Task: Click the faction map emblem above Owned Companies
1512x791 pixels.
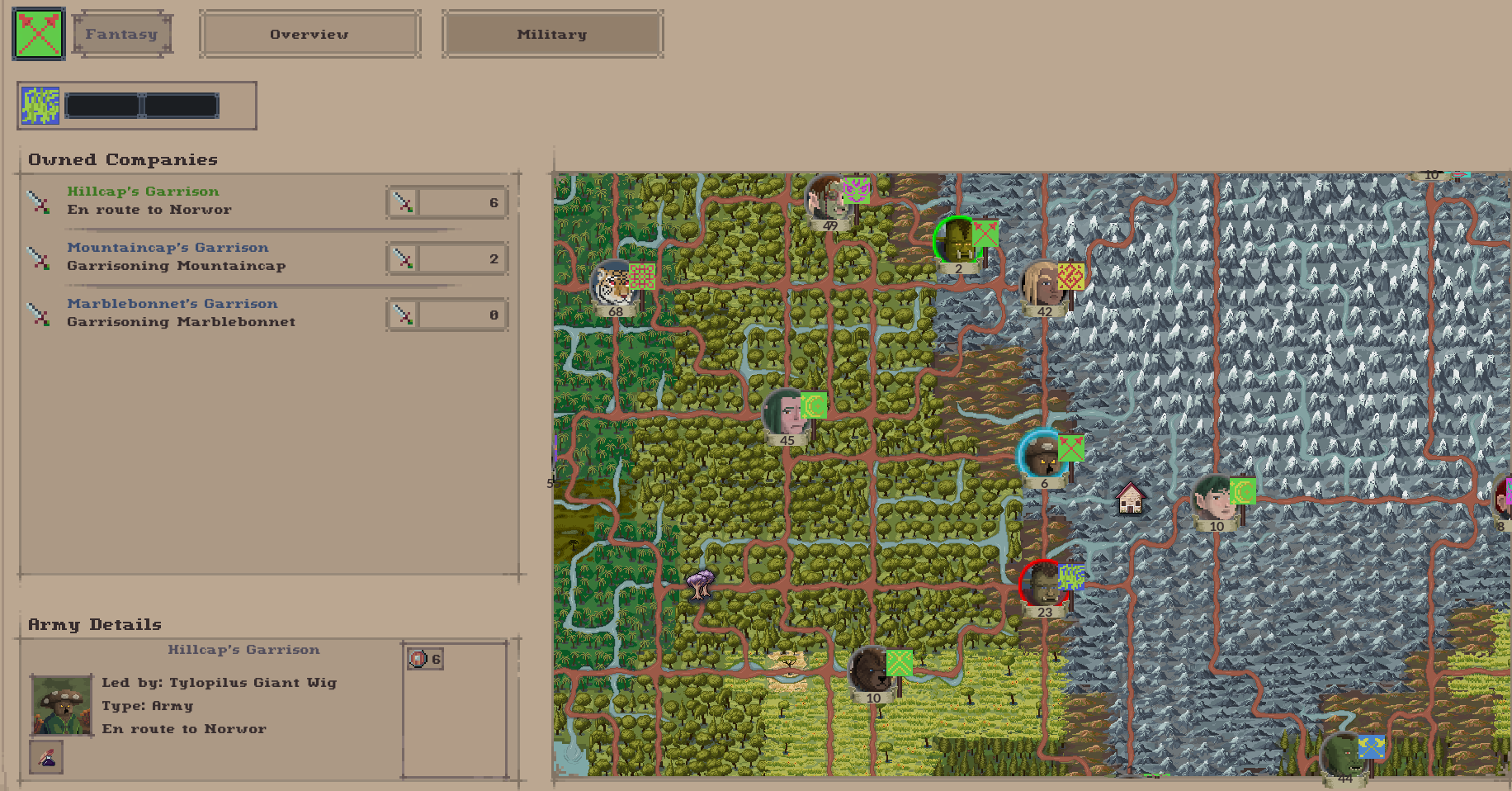Action: pyautogui.click(x=40, y=105)
